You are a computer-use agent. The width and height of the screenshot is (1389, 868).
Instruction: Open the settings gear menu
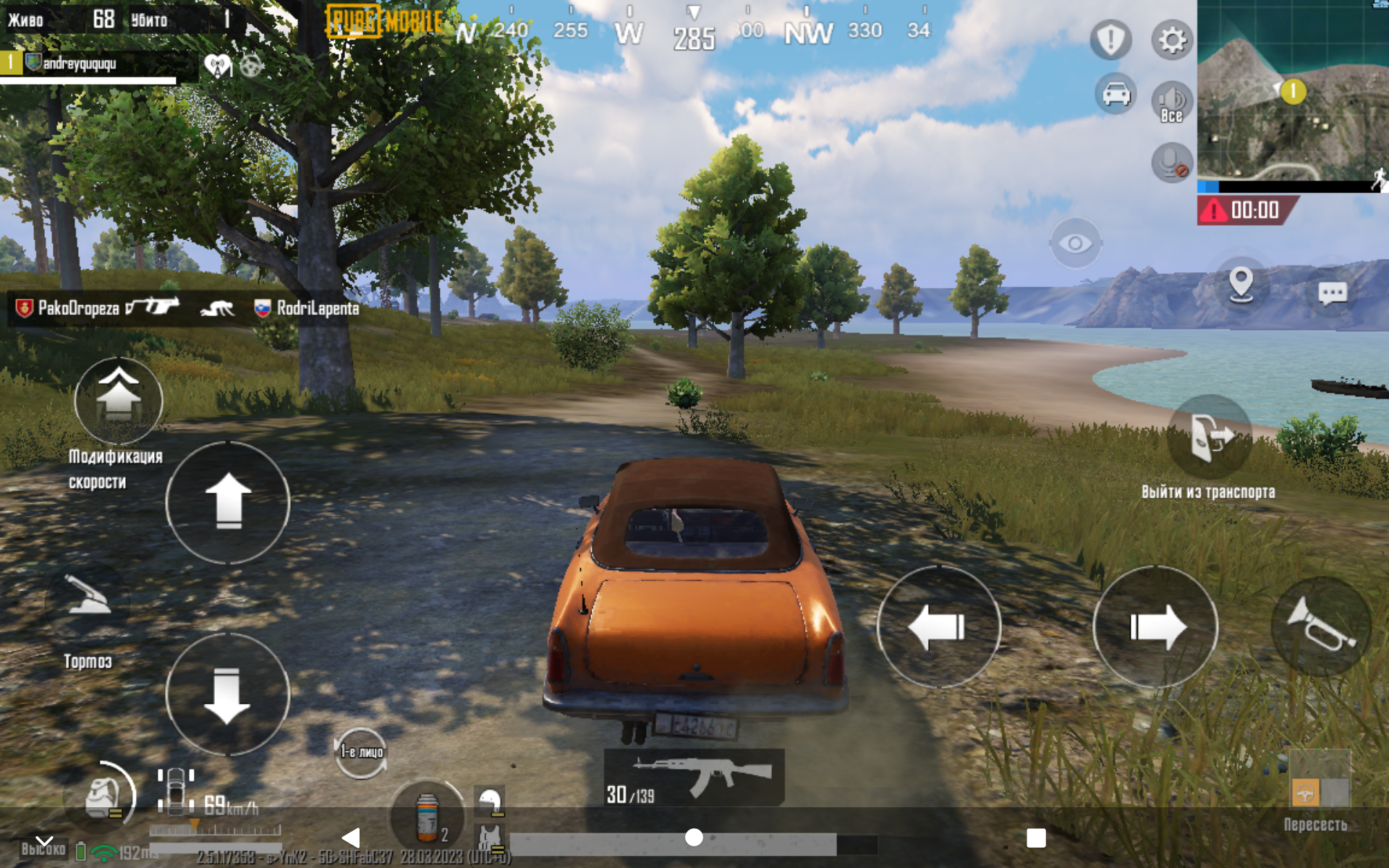[1171, 40]
